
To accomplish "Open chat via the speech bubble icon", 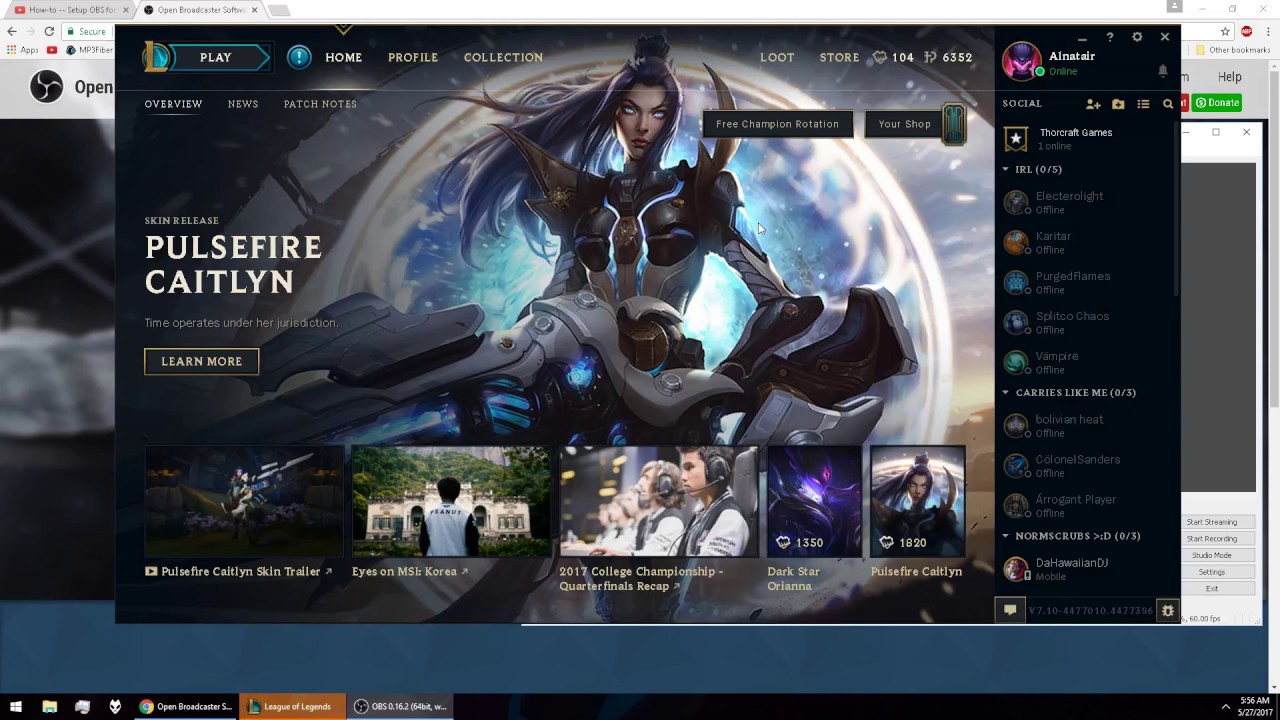I will [x=1010, y=610].
